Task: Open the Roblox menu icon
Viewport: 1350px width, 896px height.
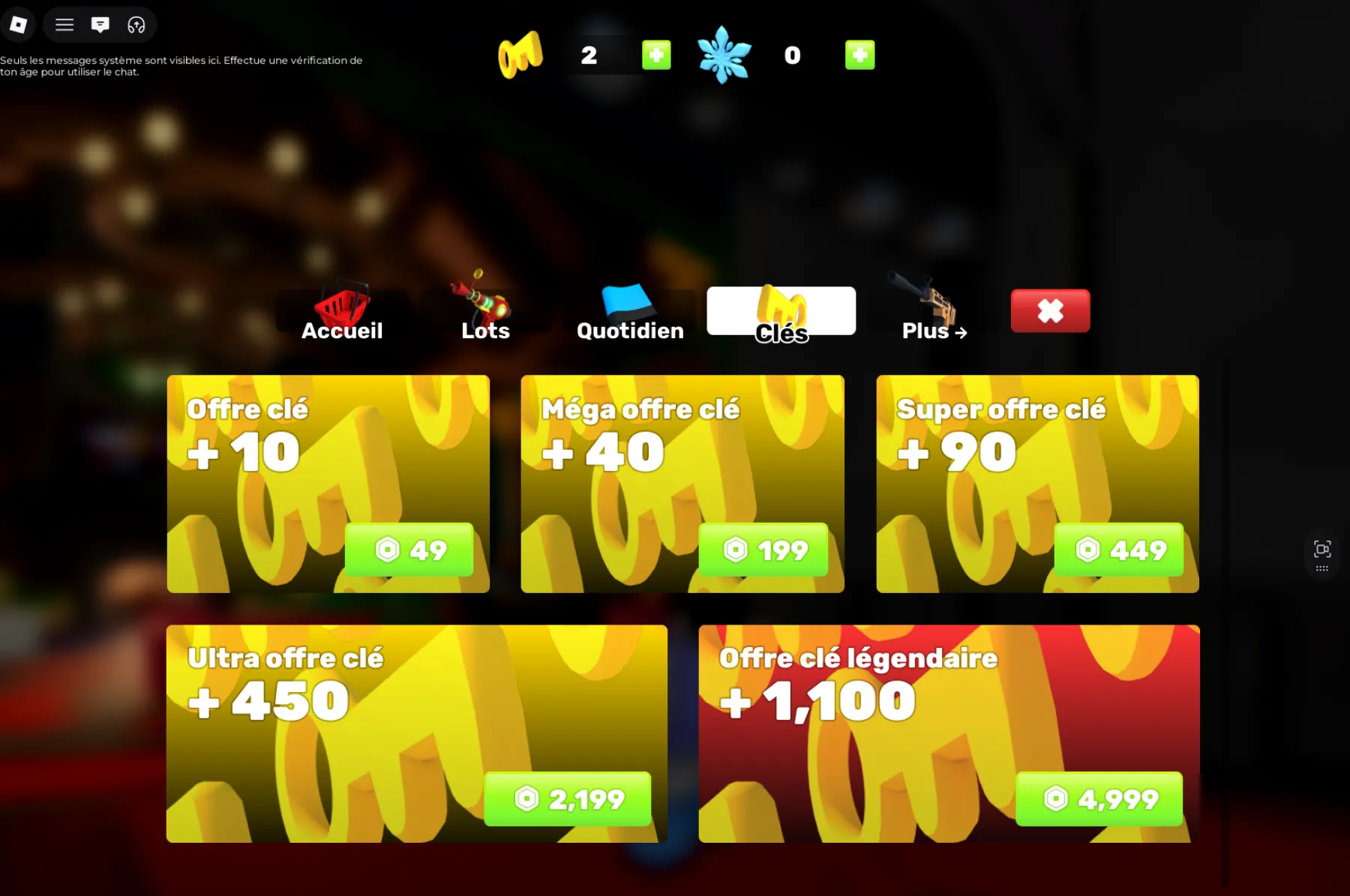Action: 19,24
